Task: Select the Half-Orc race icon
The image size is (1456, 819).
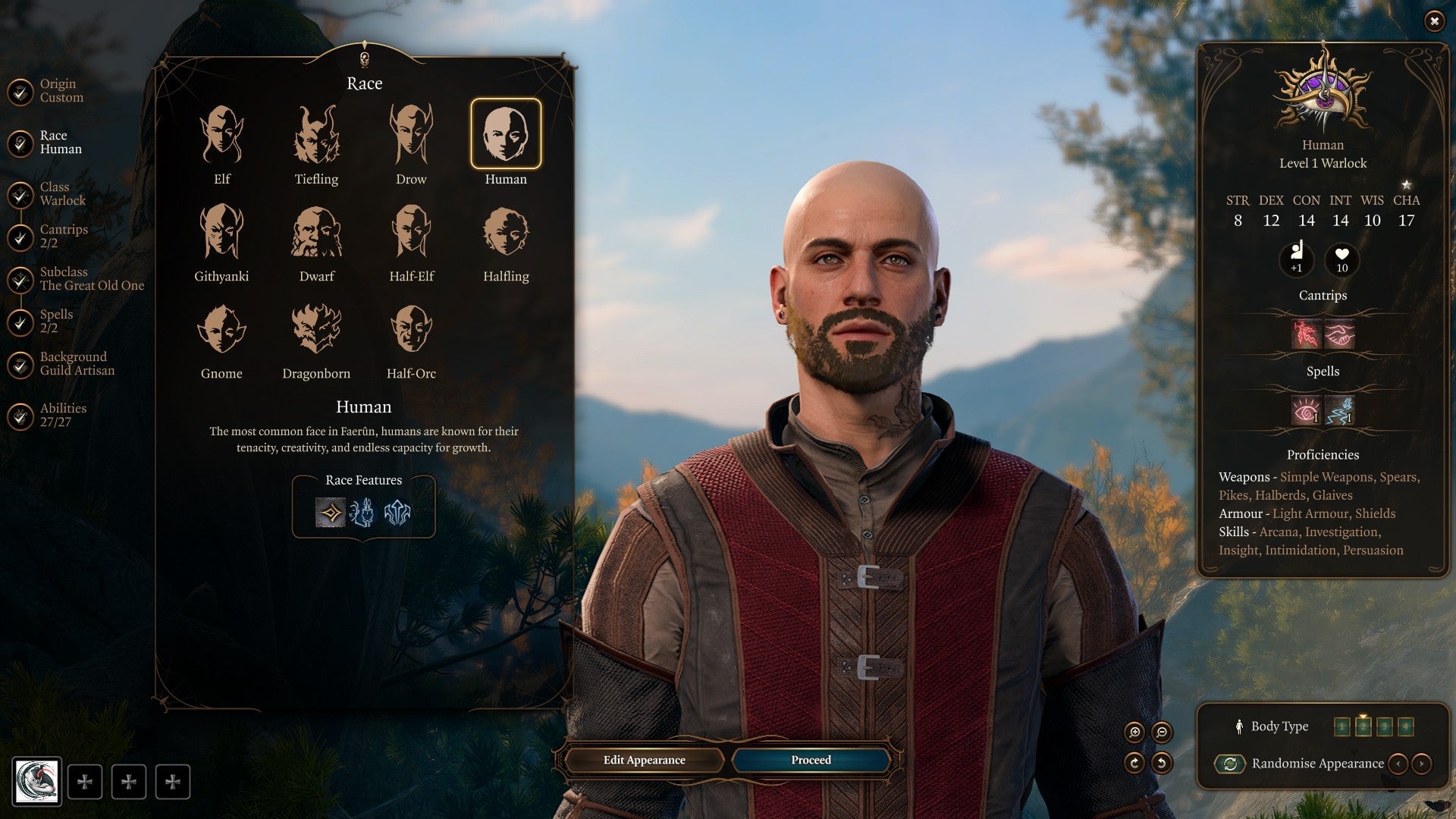Action: click(x=410, y=330)
